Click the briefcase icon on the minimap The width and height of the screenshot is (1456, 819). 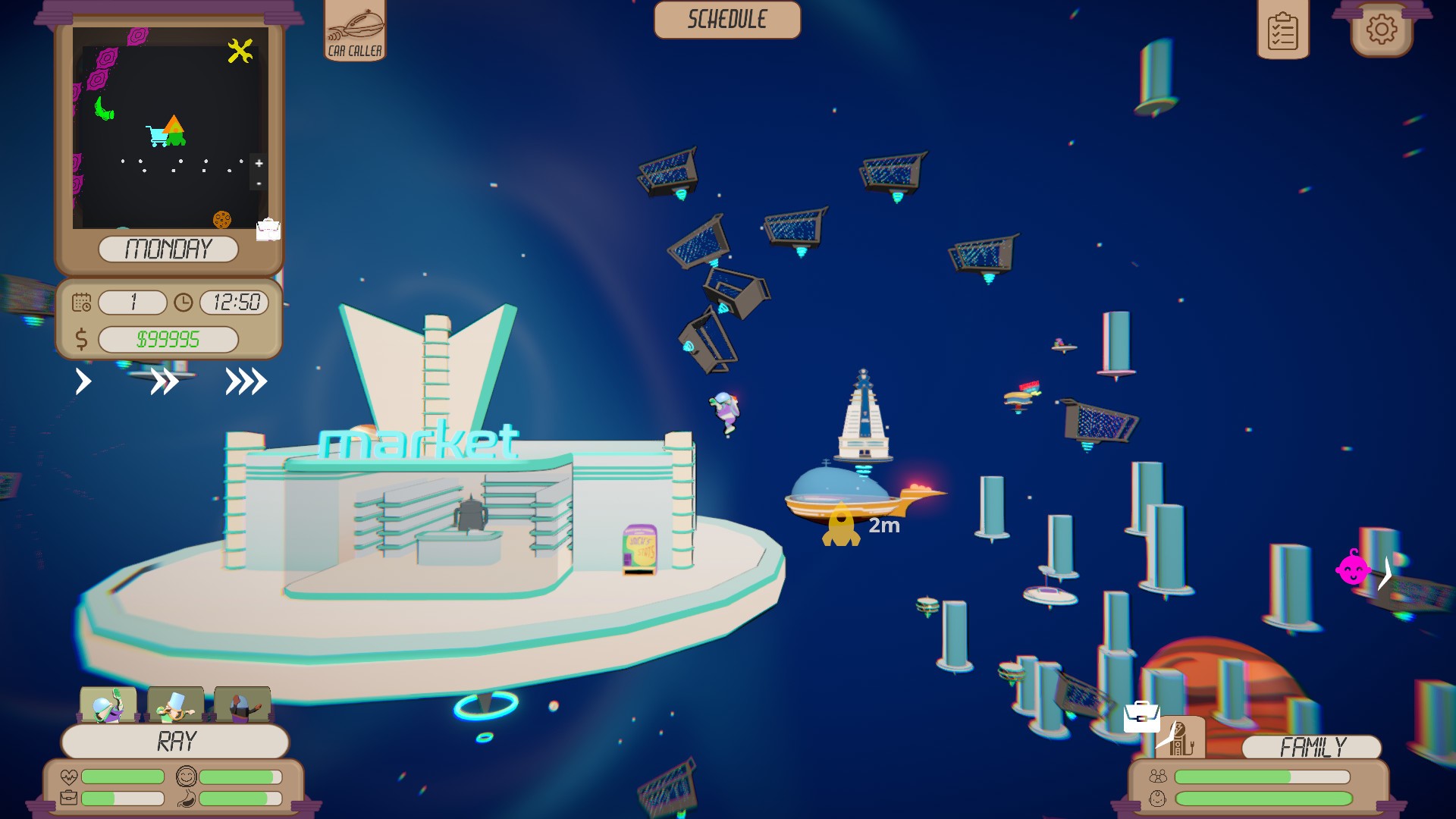[x=269, y=230]
